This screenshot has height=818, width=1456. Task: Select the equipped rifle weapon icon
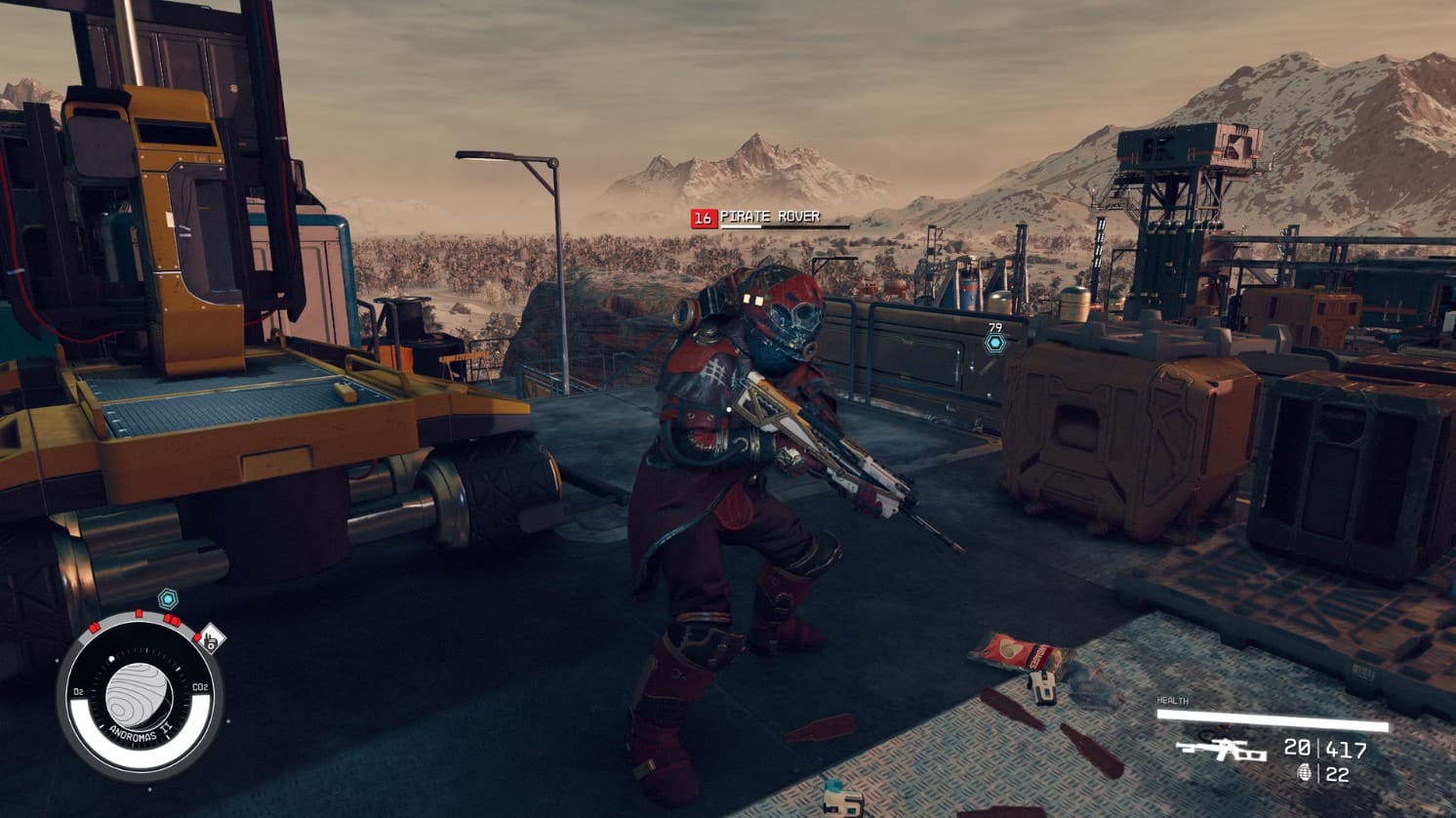[x=1220, y=750]
